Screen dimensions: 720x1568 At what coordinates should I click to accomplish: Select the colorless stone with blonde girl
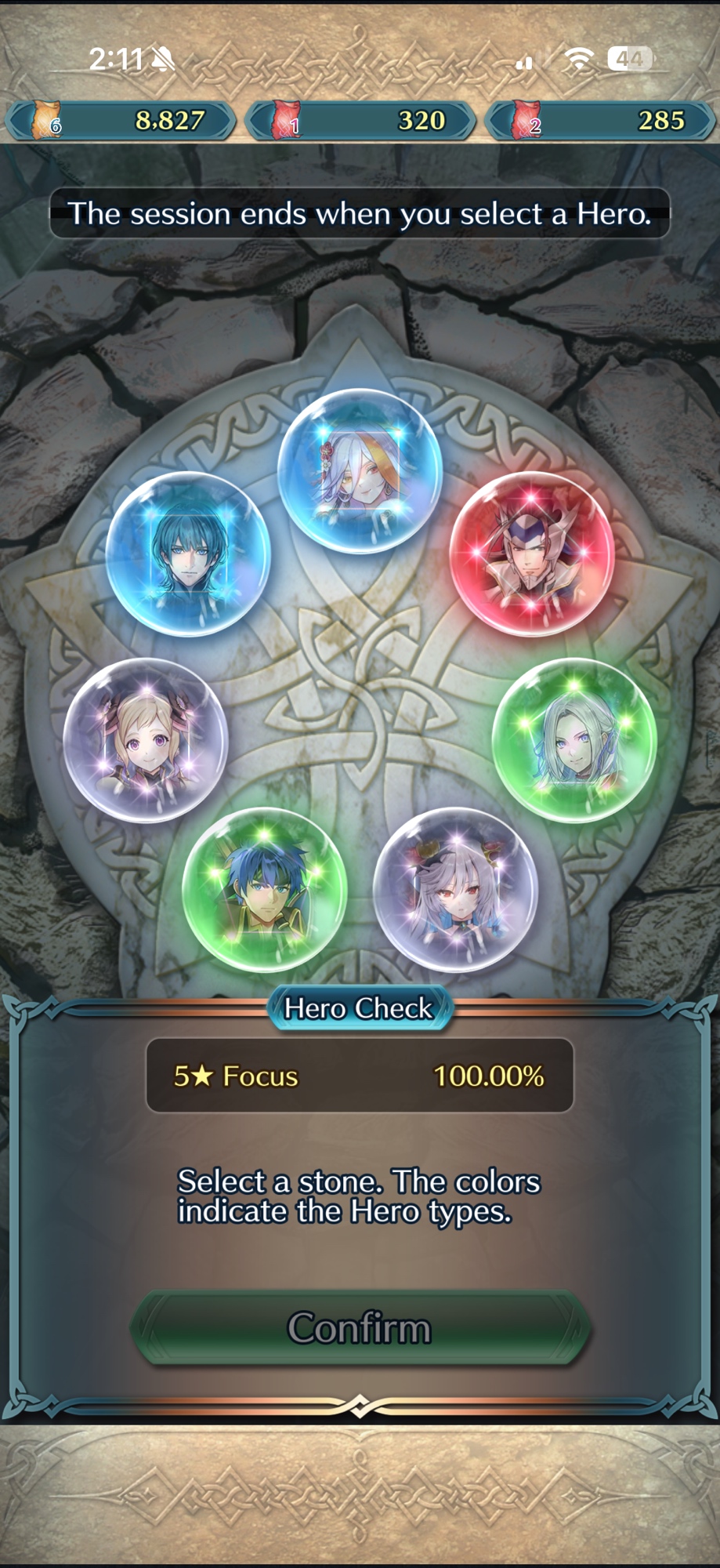(145, 740)
